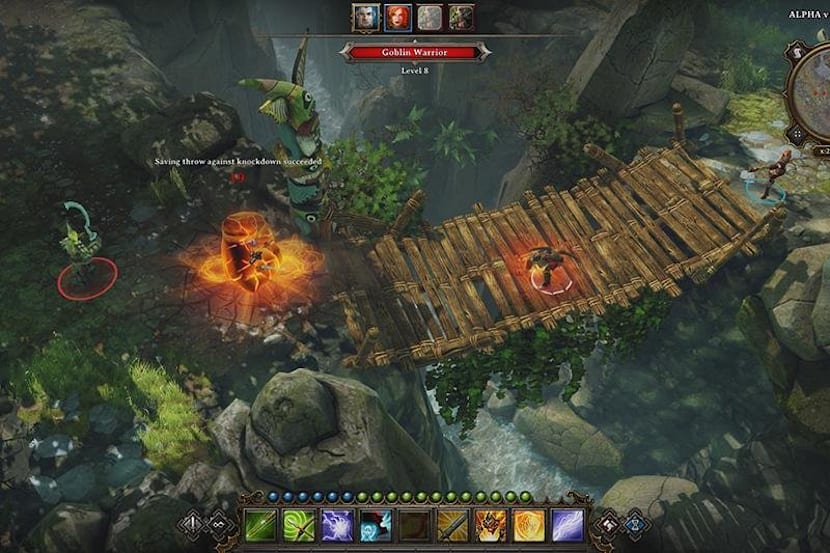
Task: Use the golden sword attack skill
Action: pyautogui.click(x=451, y=525)
